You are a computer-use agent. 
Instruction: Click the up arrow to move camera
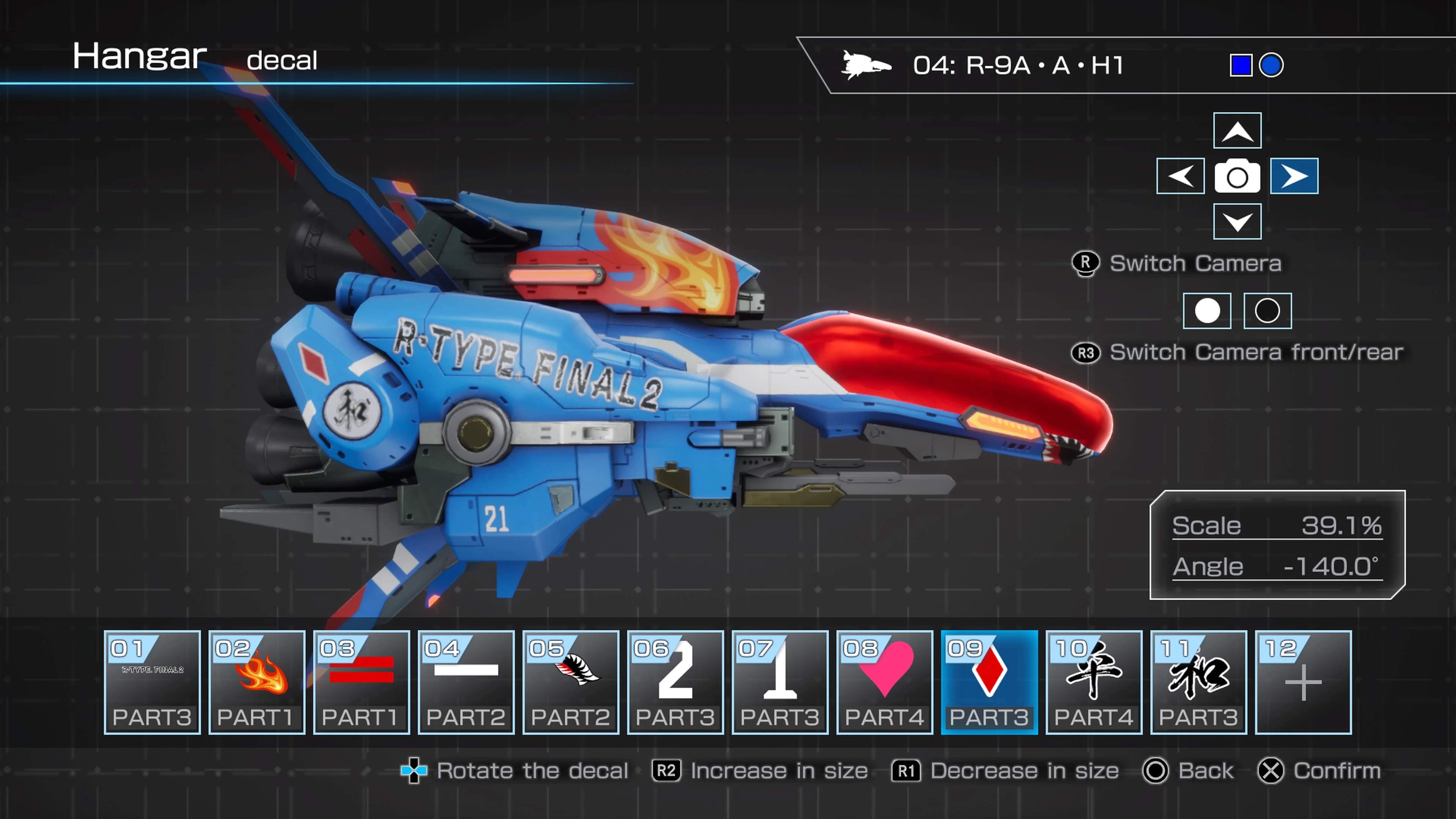1237,131
